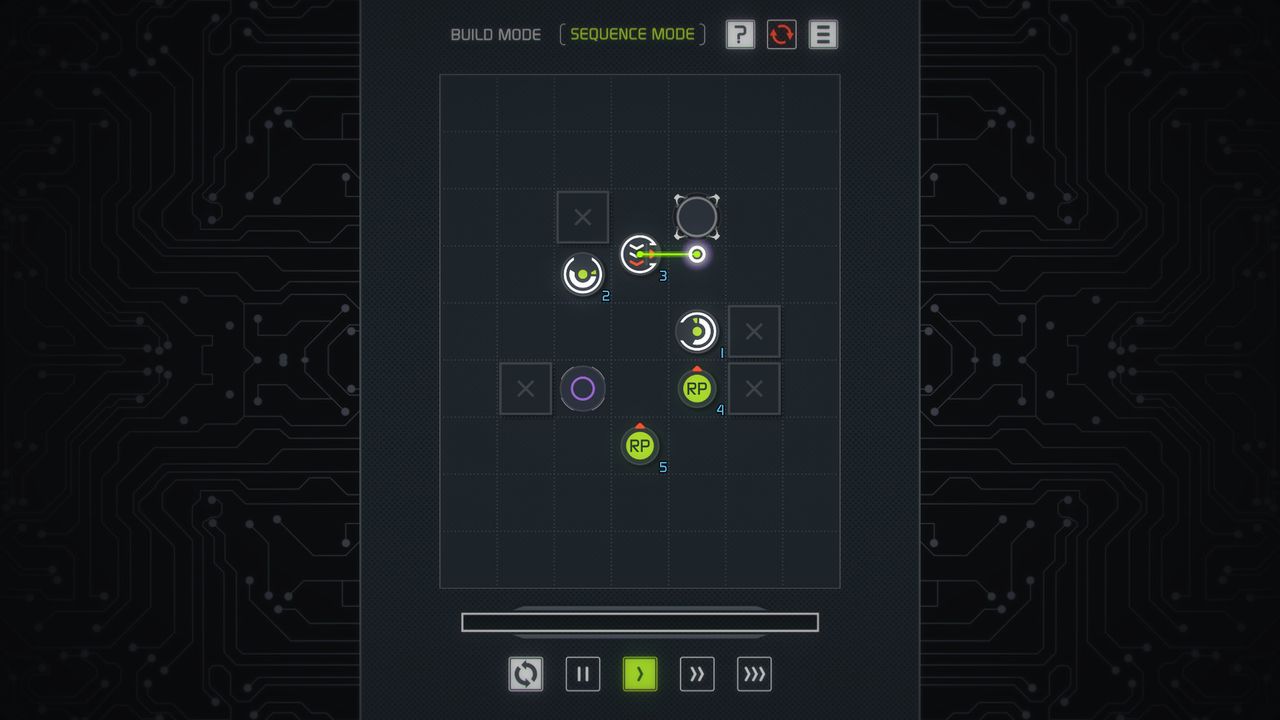
Task: Set double-arrow fast playback speed
Action: pos(697,674)
